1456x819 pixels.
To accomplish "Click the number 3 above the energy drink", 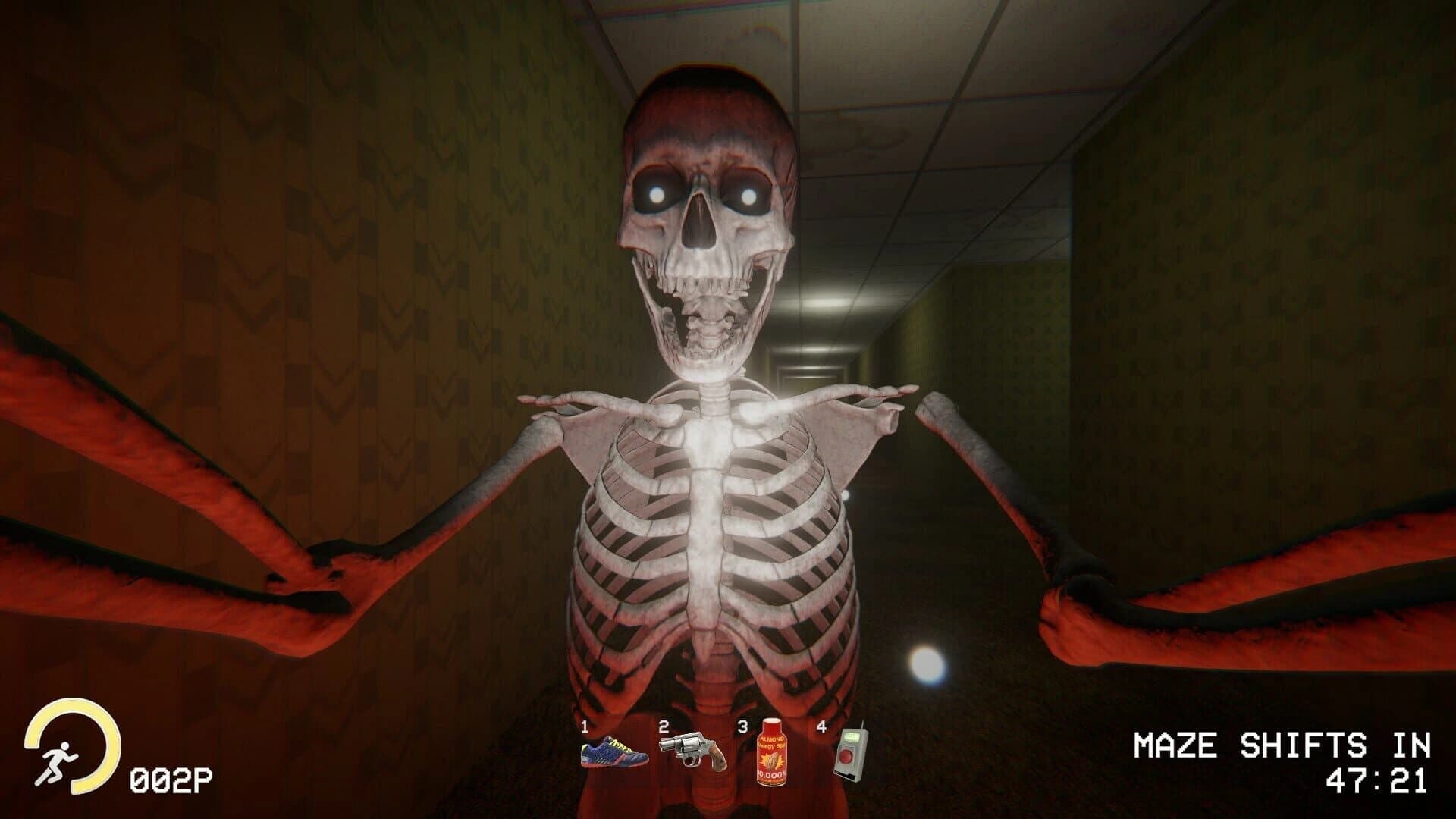I will point(742,727).
